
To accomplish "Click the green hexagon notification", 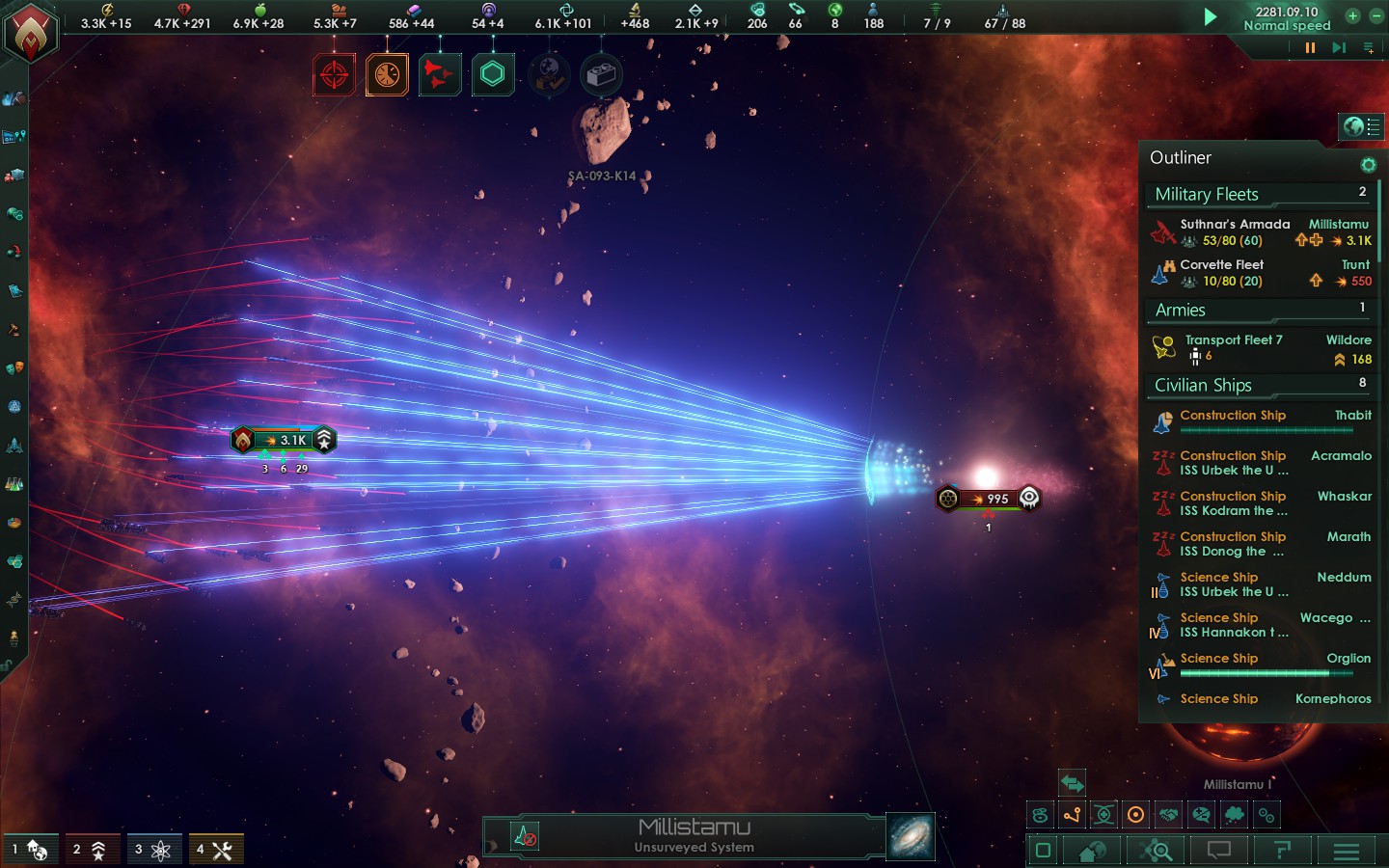I will click(492, 74).
